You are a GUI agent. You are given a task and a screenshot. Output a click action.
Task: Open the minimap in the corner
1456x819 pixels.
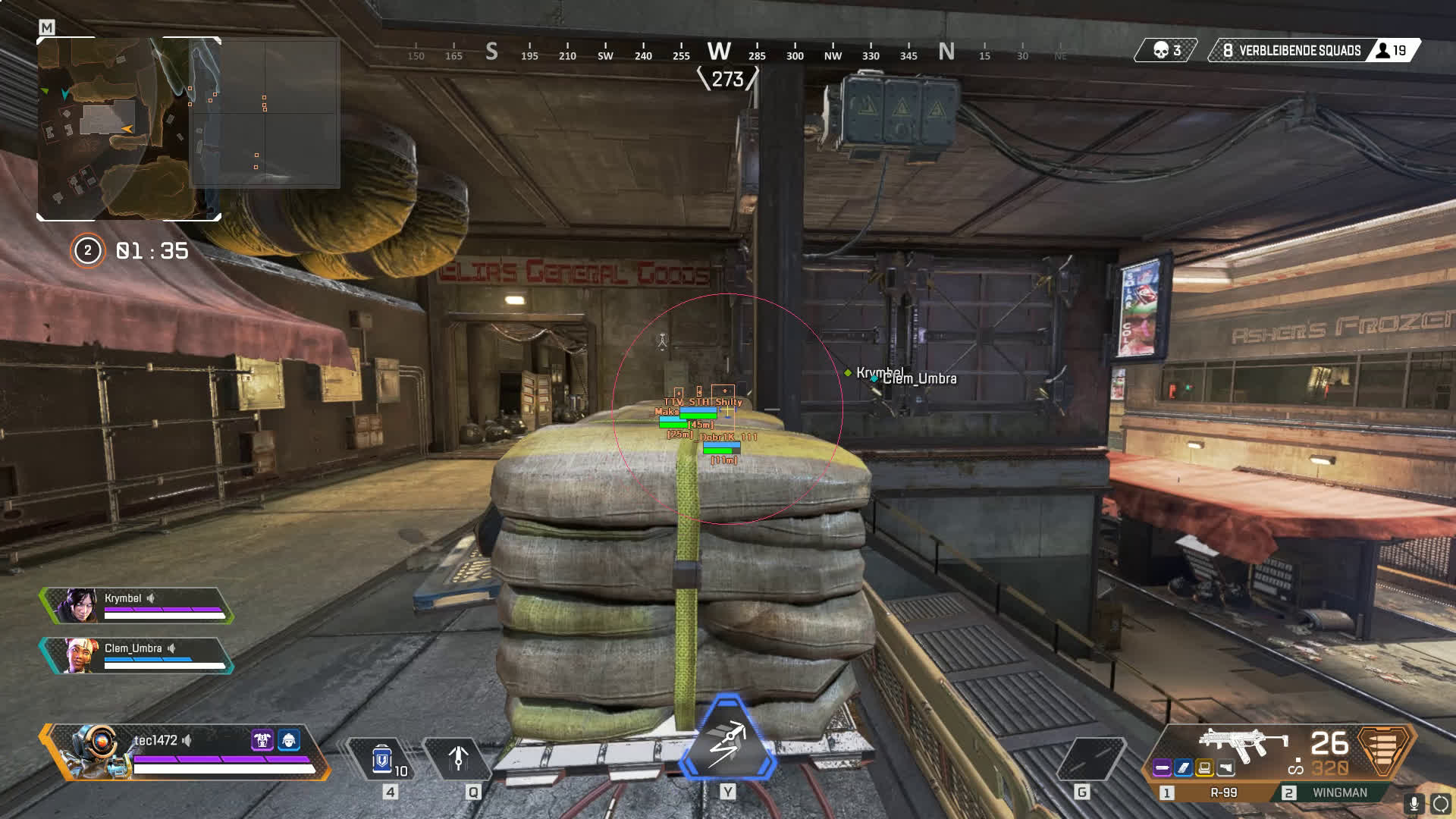coord(129,129)
